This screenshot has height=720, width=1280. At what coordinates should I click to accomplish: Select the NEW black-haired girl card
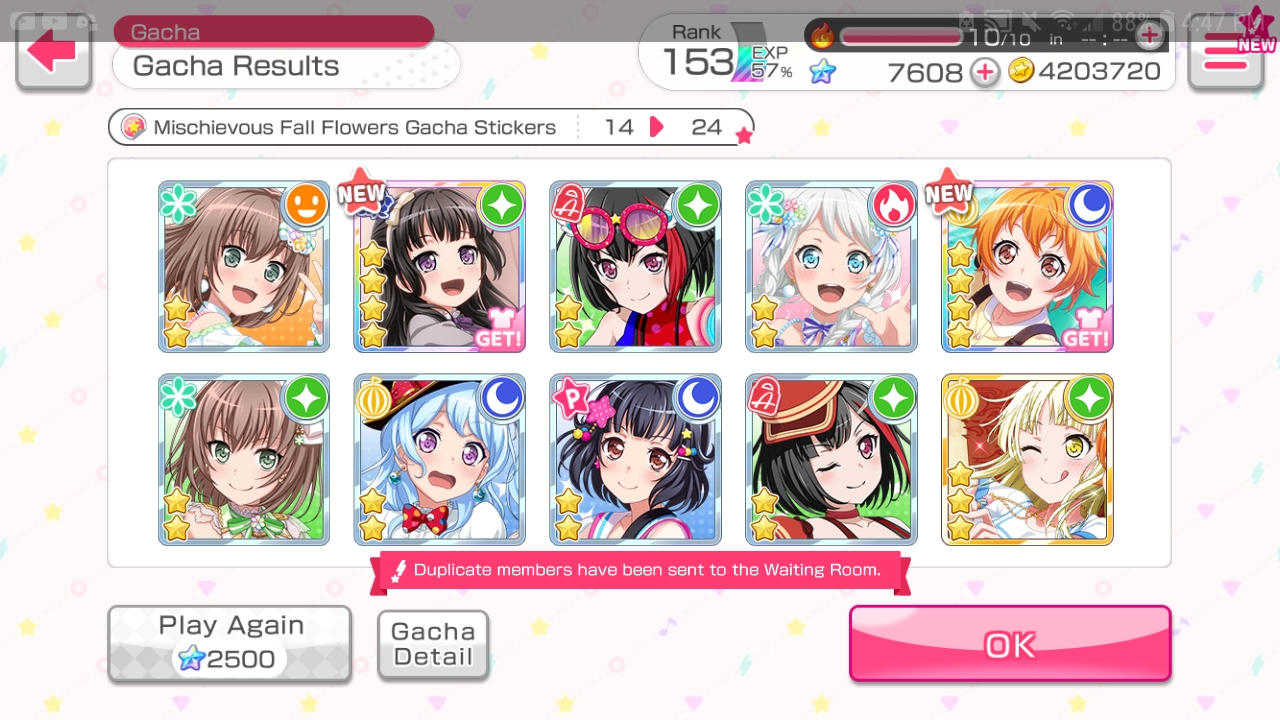[440, 267]
